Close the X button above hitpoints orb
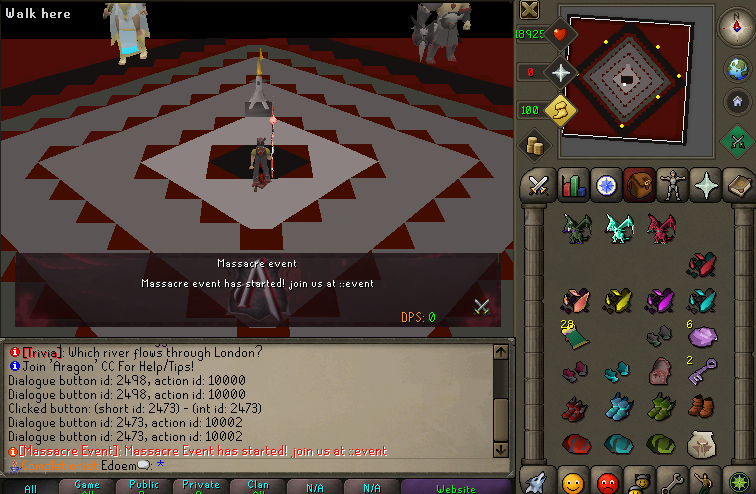This screenshot has height=494, width=756. point(530,10)
